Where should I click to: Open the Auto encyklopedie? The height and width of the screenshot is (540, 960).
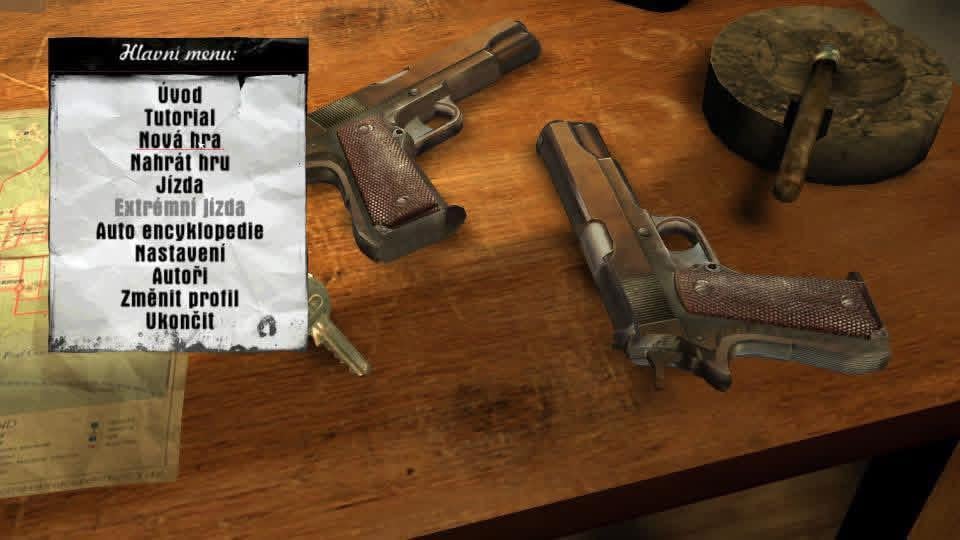pyautogui.click(x=180, y=230)
